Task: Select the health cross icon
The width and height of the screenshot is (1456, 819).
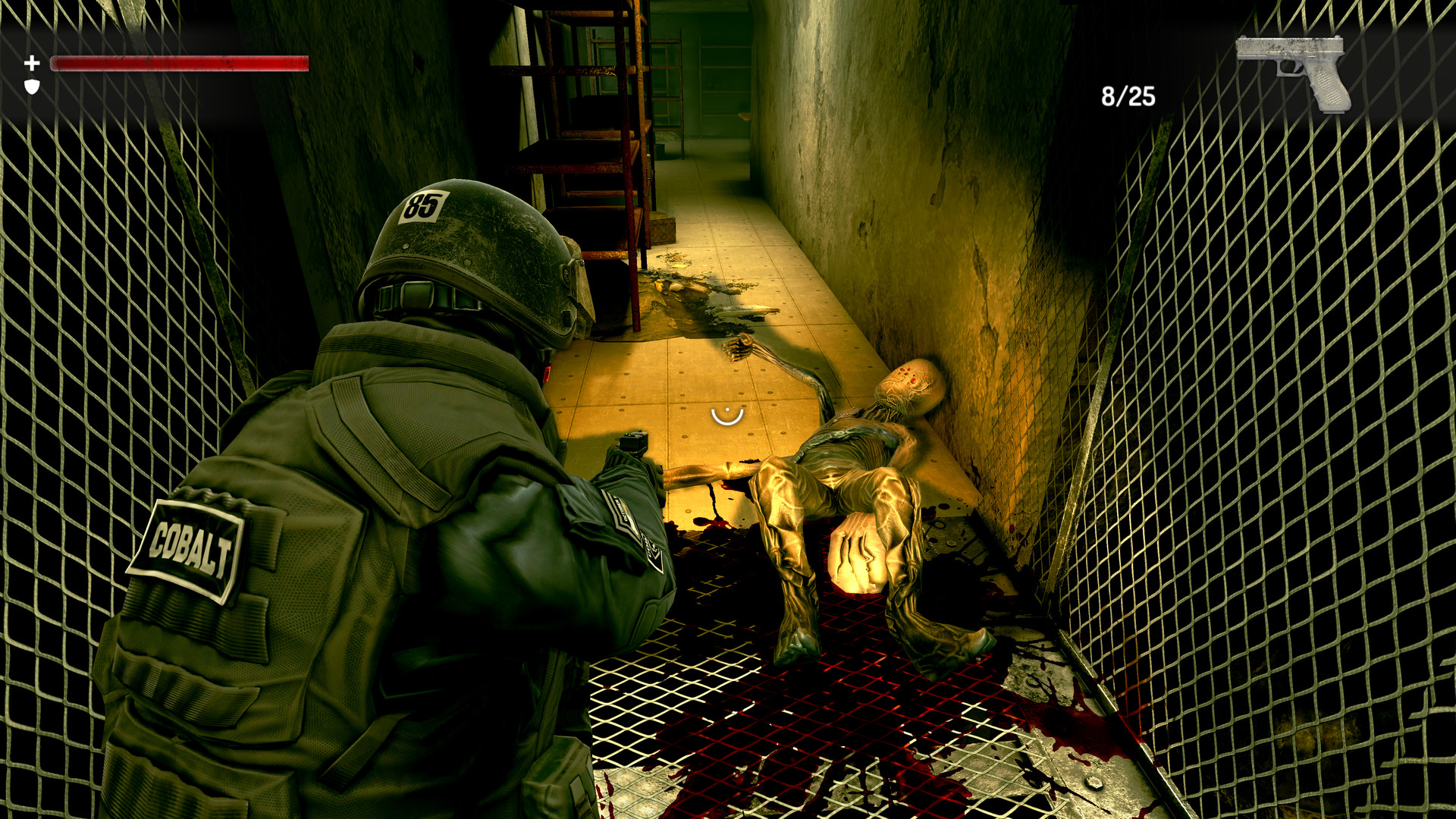Action: pos(32,62)
